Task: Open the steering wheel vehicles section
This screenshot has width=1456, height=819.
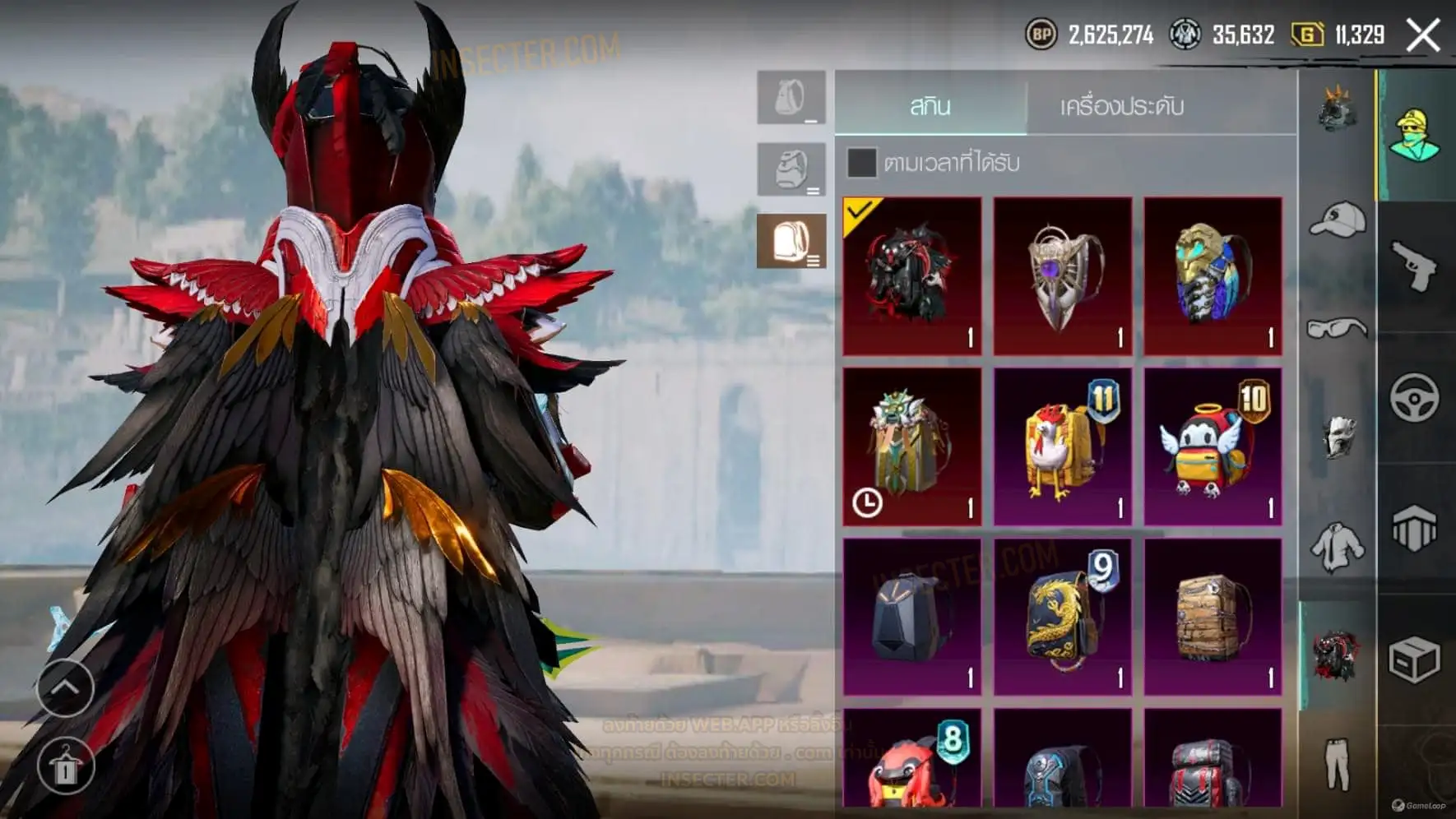Action: (x=1415, y=398)
